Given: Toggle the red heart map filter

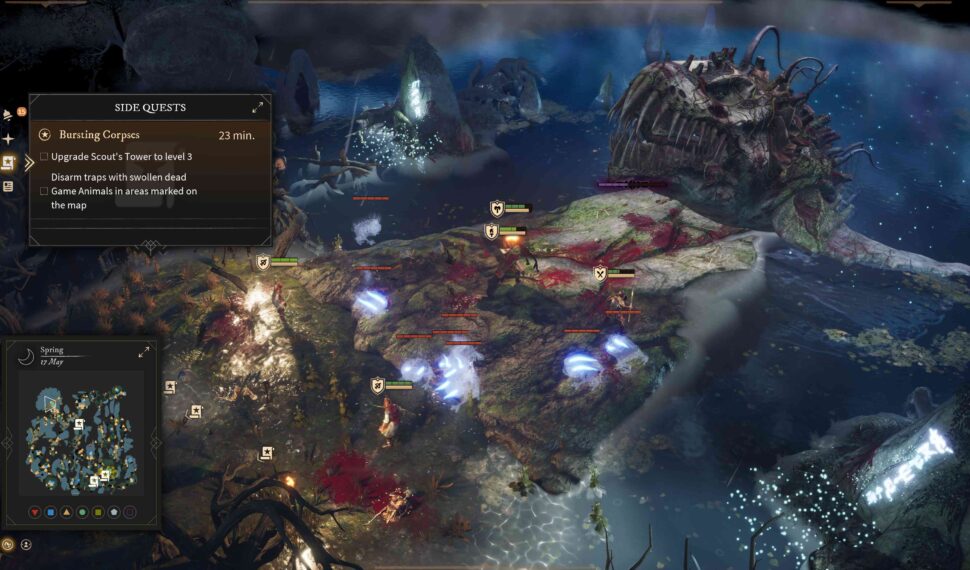Looking at the screenshot, I should [36, 512].
